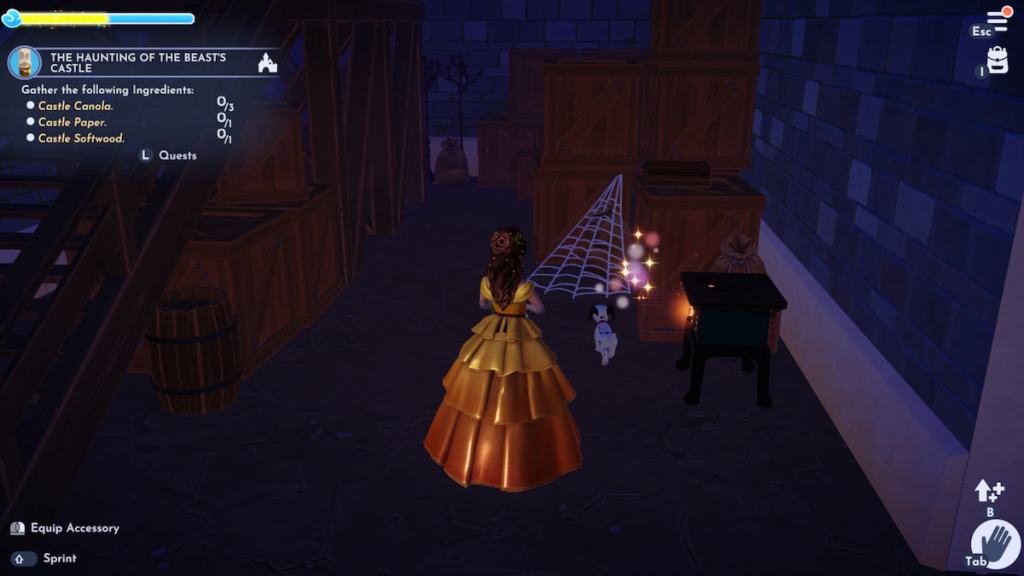The image size is (1024, 576).
Task: Open The Haunting of the Beast's Castle quest
Action: tap(138, 62)
